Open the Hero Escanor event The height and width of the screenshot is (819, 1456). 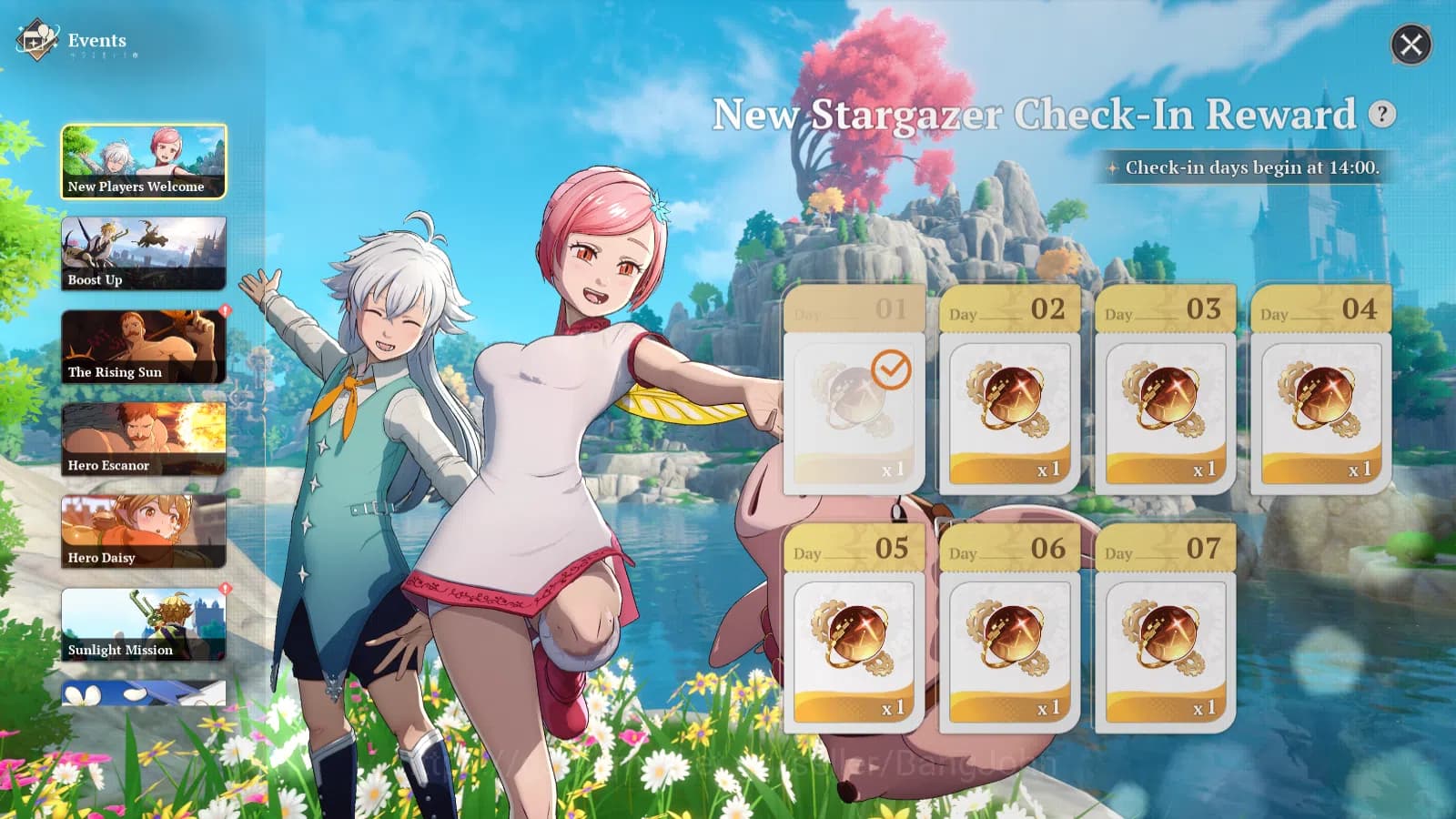(143, 438)
